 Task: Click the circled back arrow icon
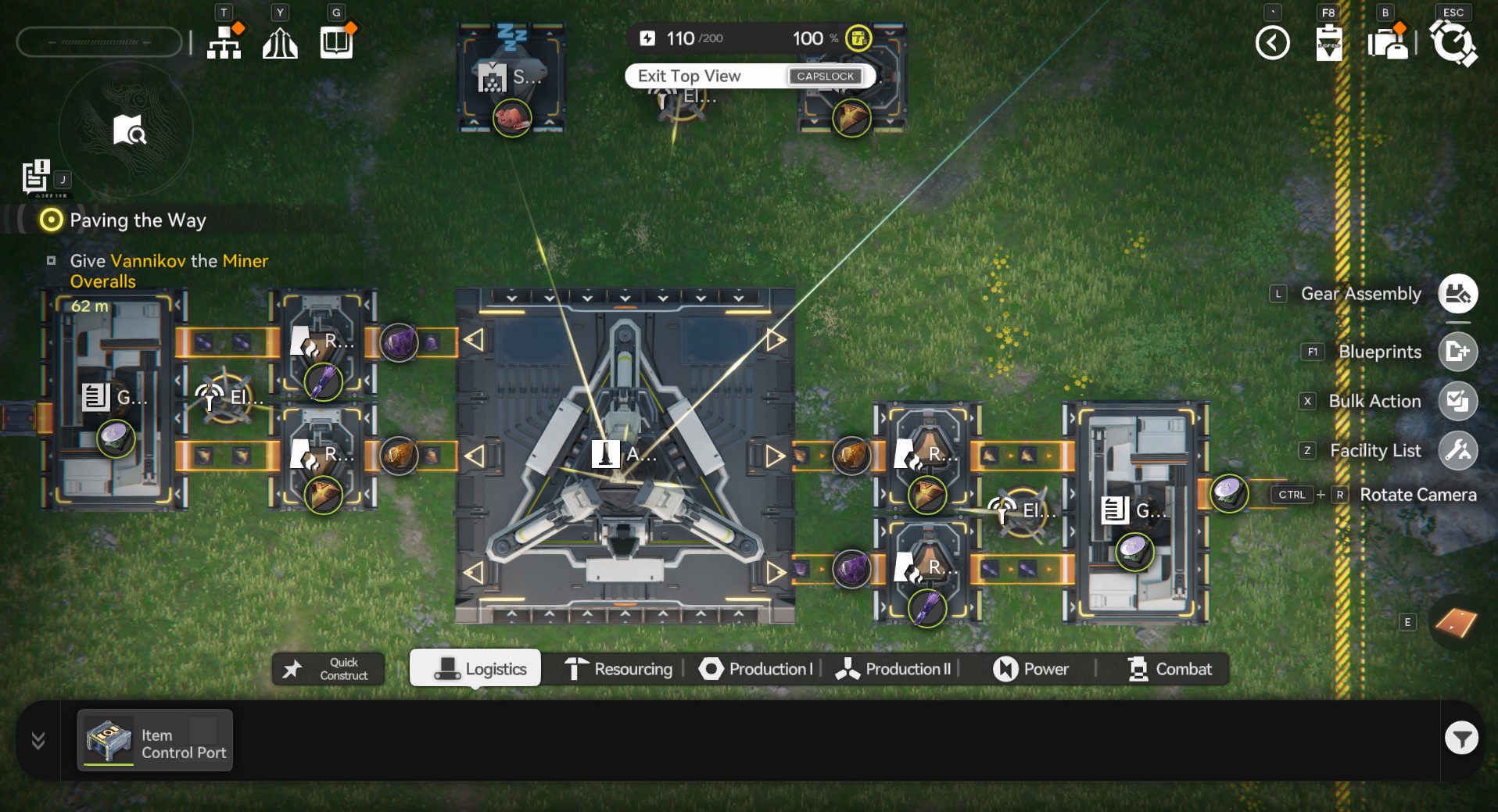[1272, 43]
